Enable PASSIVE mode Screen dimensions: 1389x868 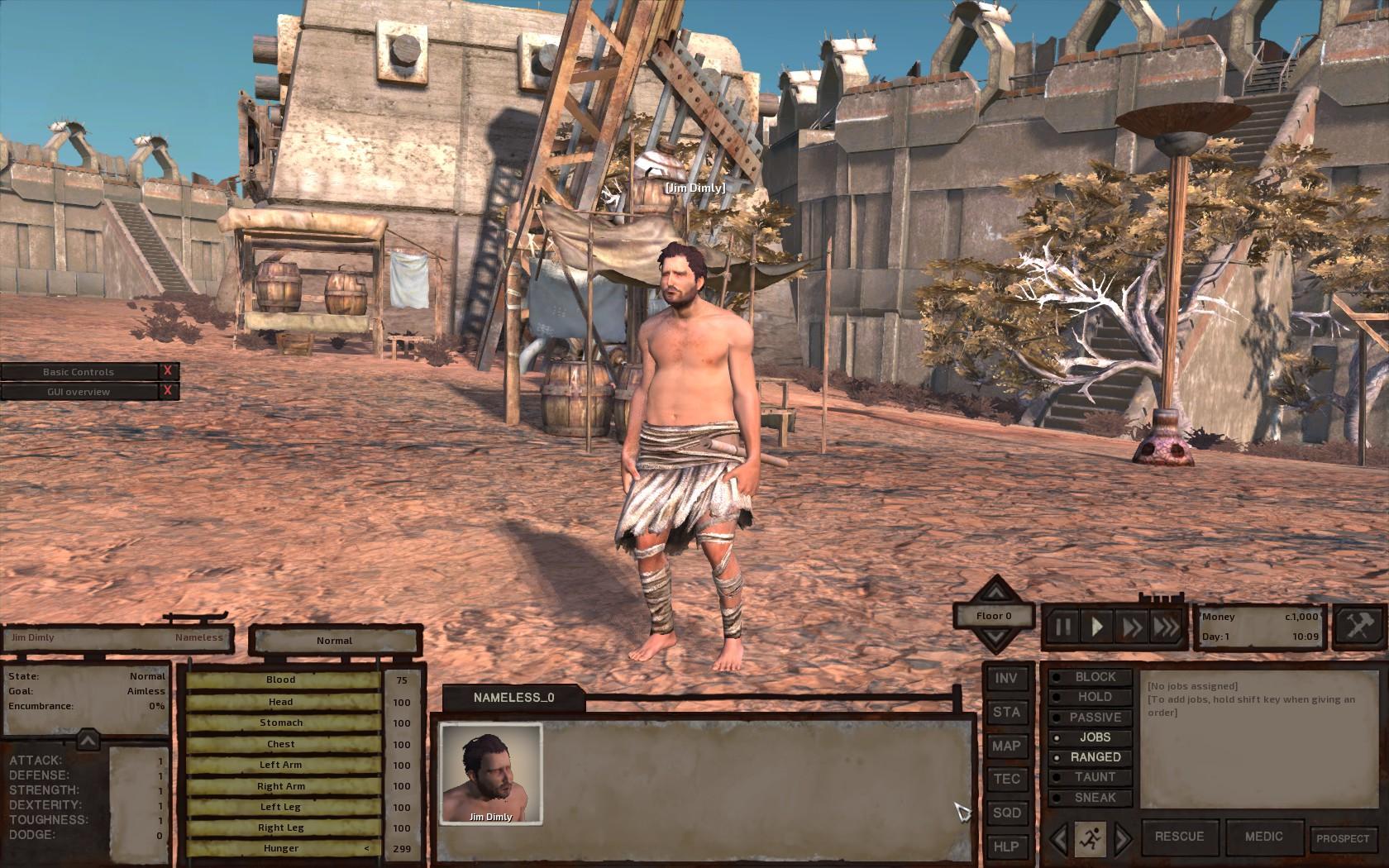[1096, 717]
